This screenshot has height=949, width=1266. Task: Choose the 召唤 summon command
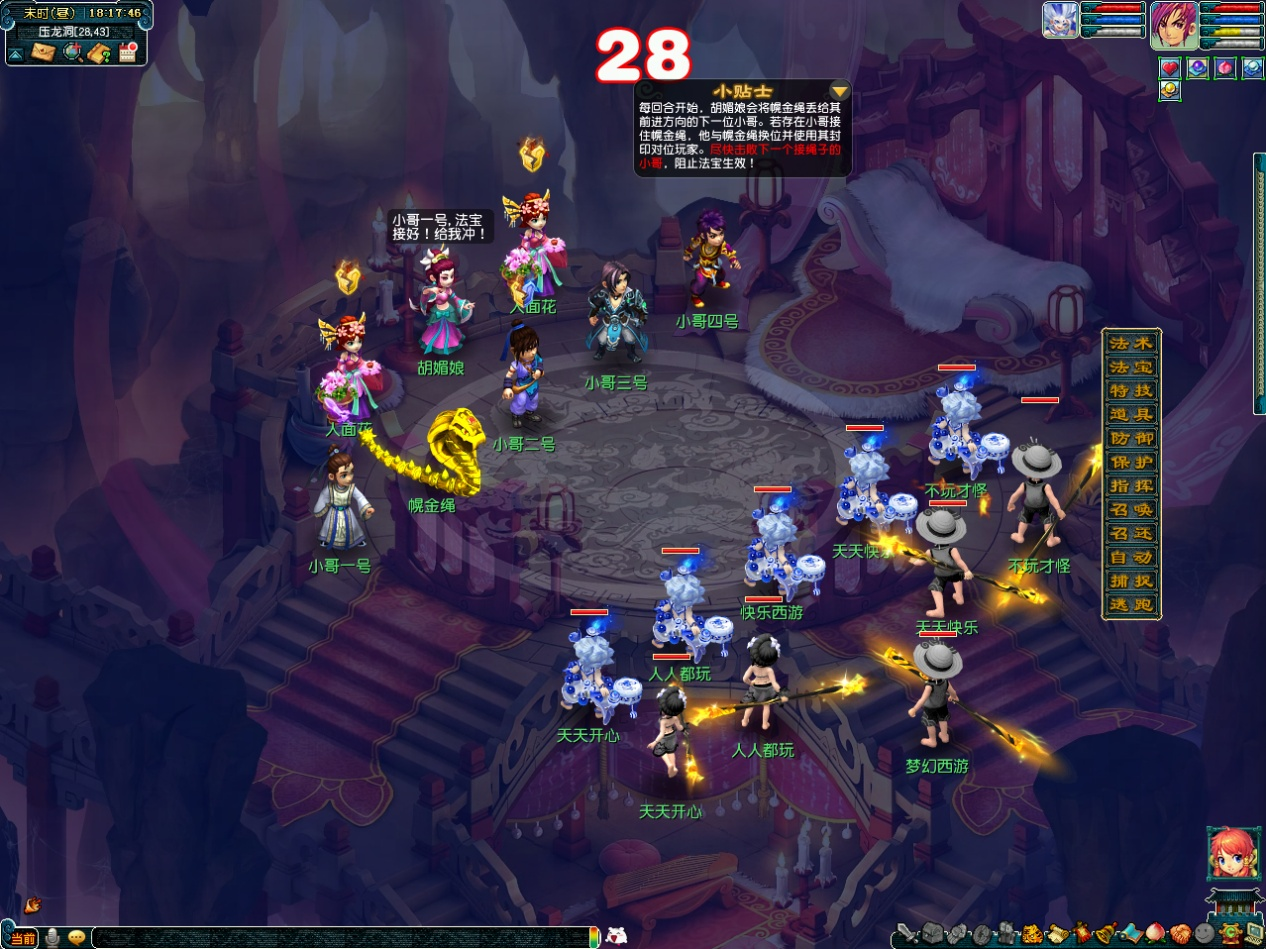tap(1131, 509)
